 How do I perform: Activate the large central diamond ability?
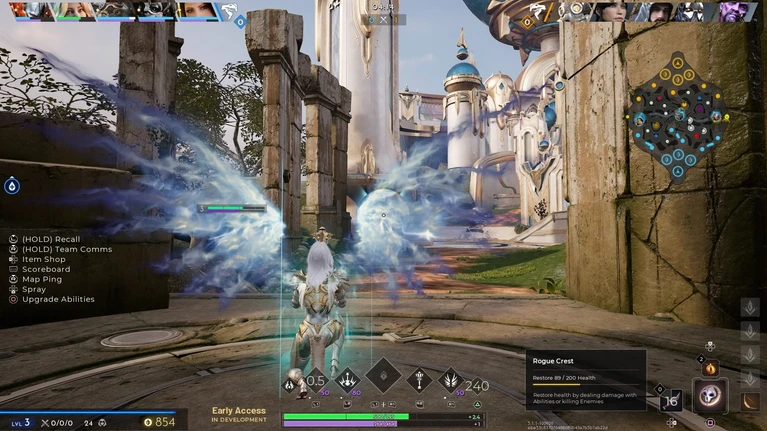click(x=383, y=376)
